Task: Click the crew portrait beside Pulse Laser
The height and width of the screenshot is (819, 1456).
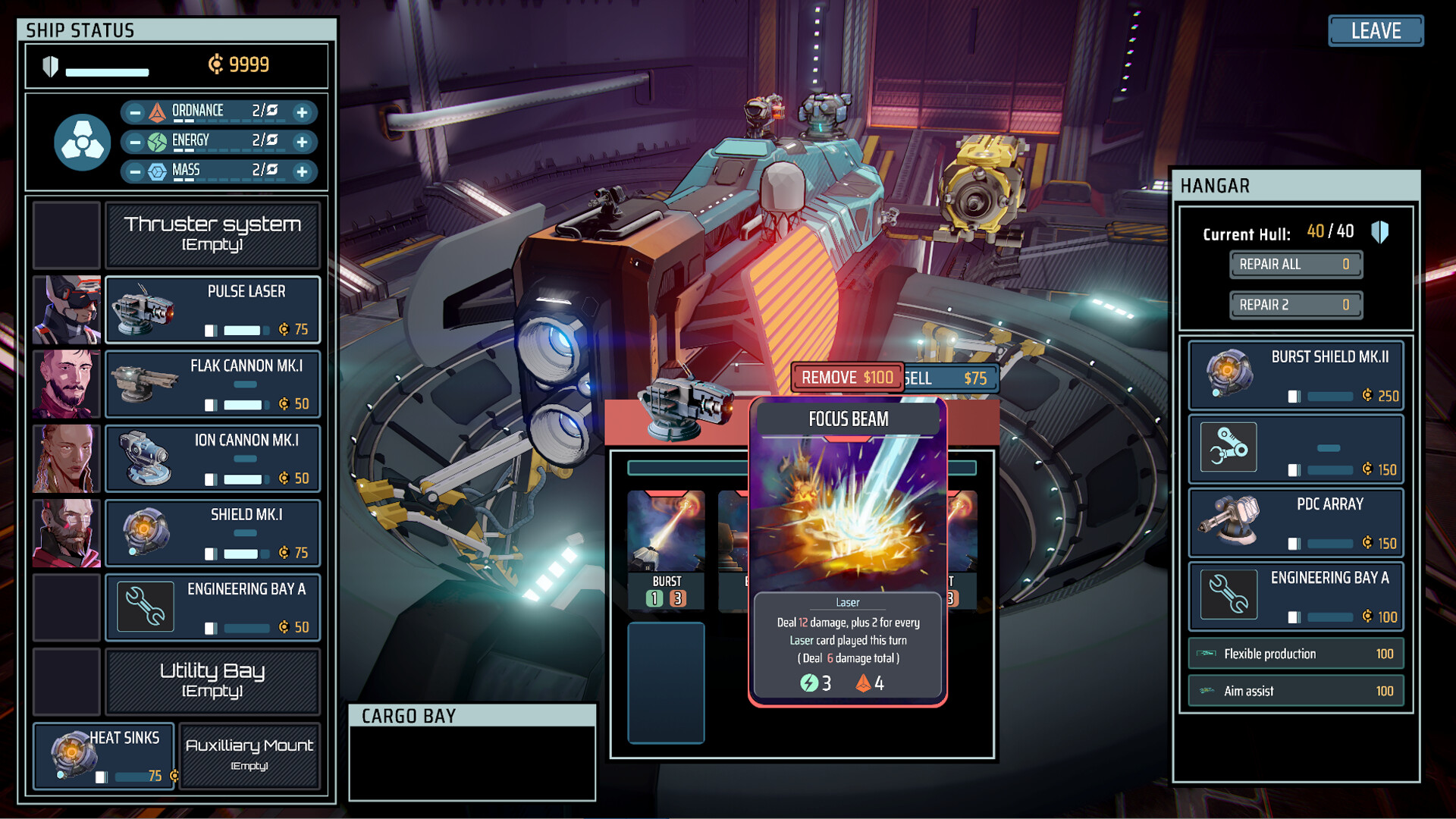Action: pos(67,311)
